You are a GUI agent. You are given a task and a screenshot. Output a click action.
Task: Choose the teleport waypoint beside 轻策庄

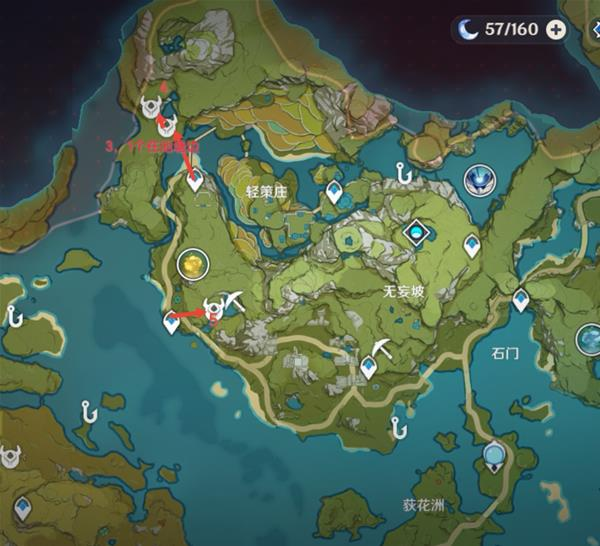334,192
